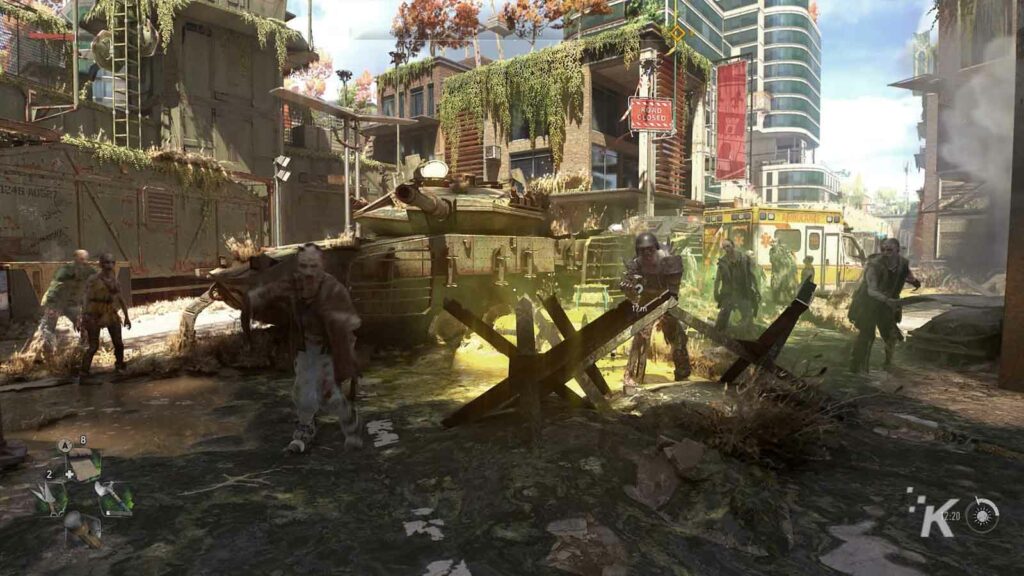Select the bandage medkit quick slot

[84, 466]
